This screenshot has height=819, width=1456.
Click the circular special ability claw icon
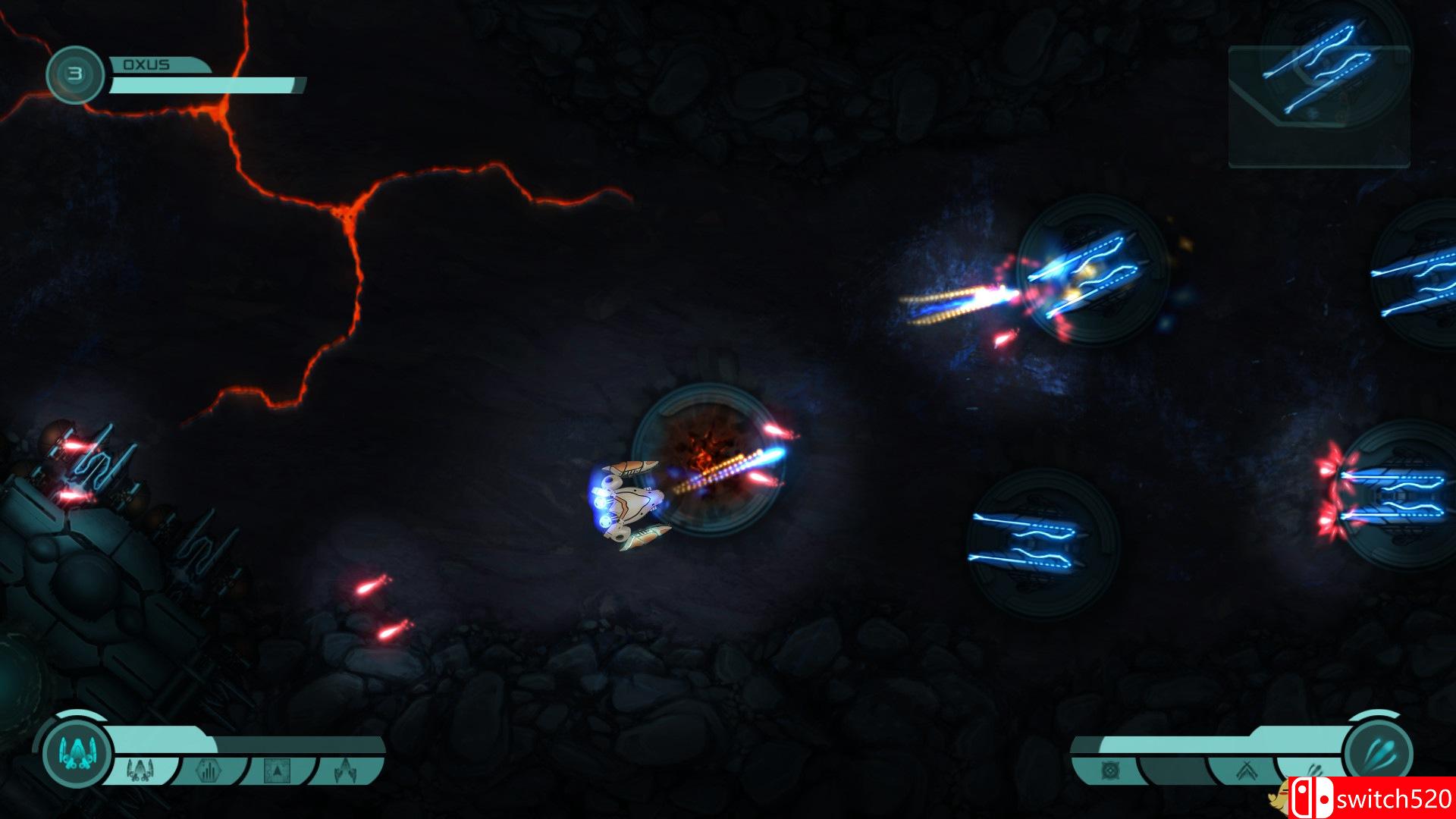(1382, 751)
